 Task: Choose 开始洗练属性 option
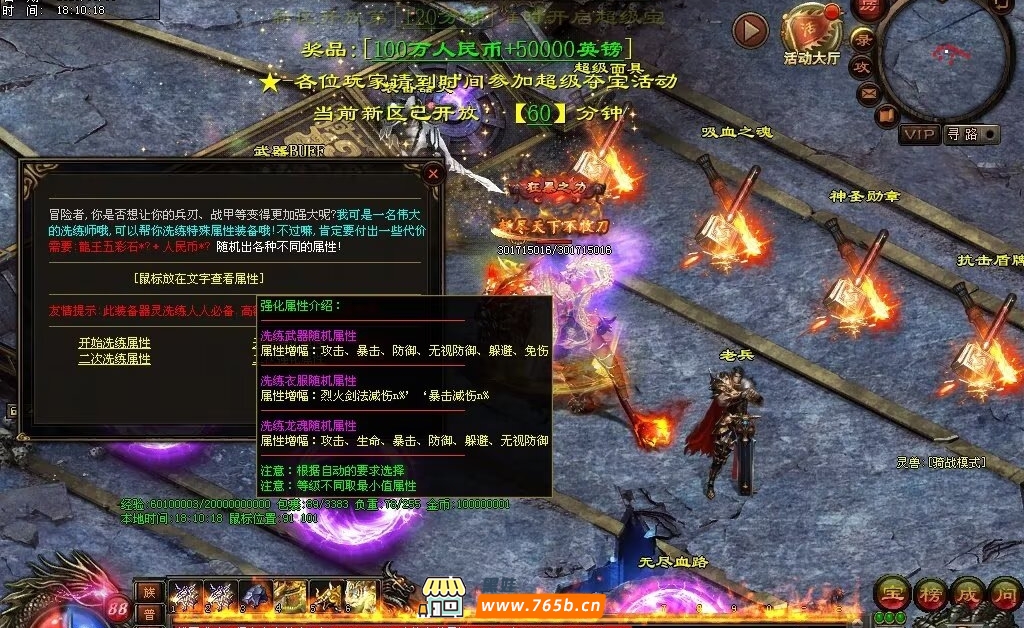click(x=115, y=343)
